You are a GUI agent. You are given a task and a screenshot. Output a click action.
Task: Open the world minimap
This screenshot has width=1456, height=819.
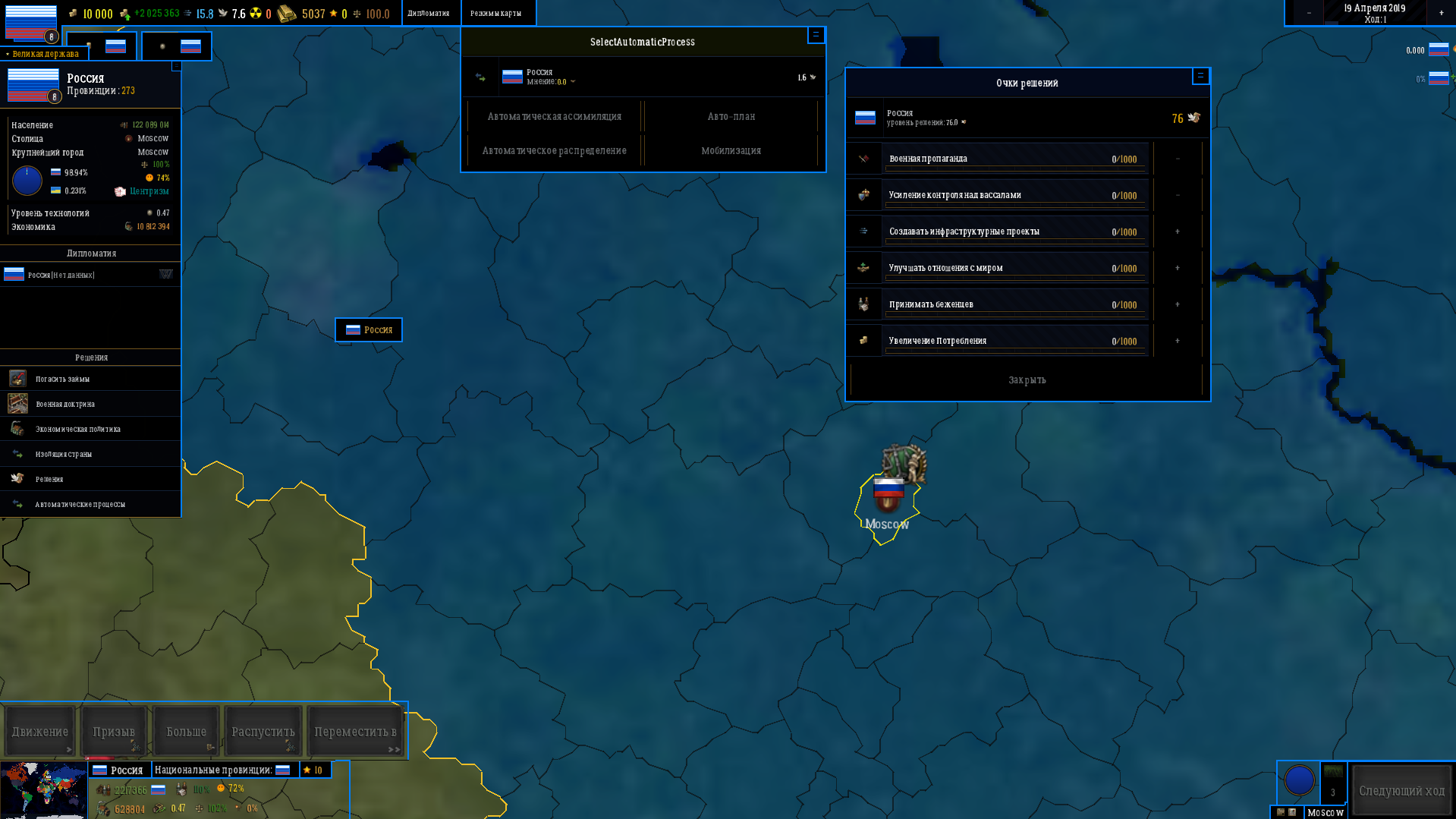[43, 790]
